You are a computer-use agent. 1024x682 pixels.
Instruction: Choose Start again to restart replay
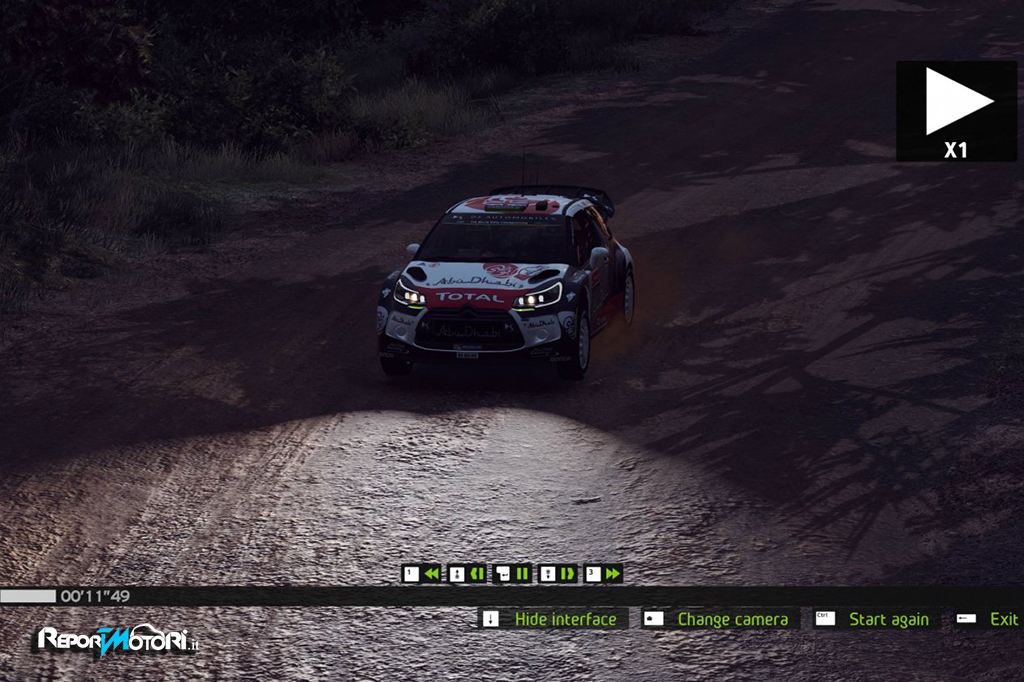[x=888, y=619]
